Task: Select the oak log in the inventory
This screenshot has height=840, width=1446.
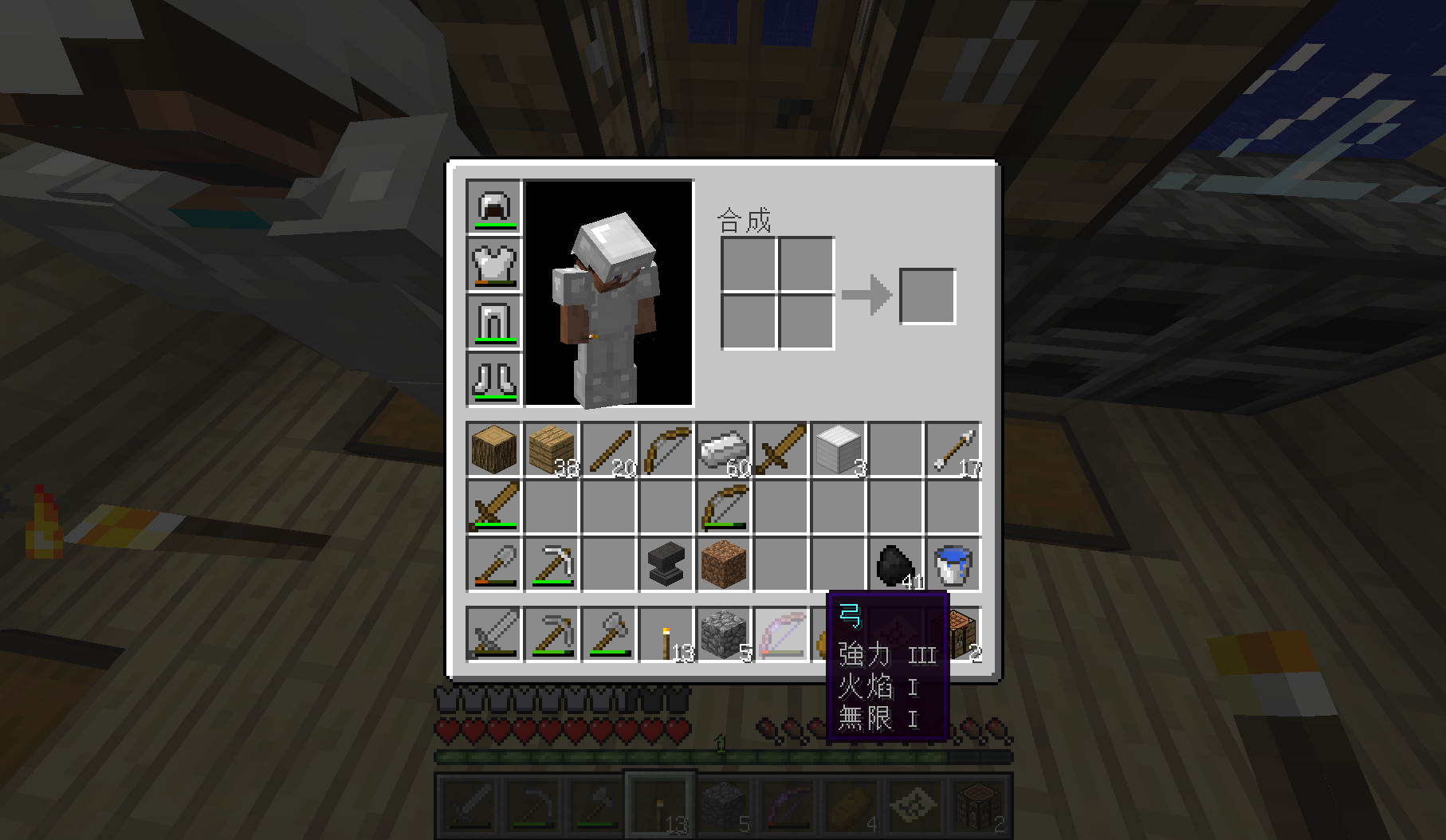Action: pos(493,450)
